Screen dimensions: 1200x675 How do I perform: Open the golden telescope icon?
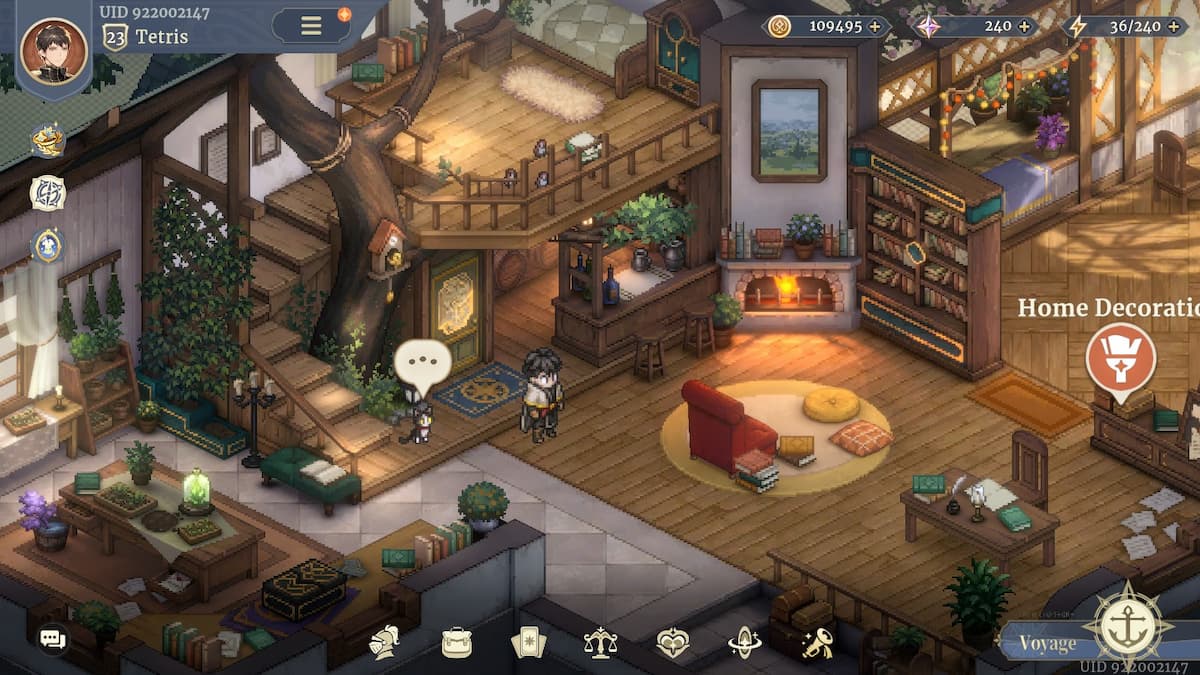[x=817, y=641]
